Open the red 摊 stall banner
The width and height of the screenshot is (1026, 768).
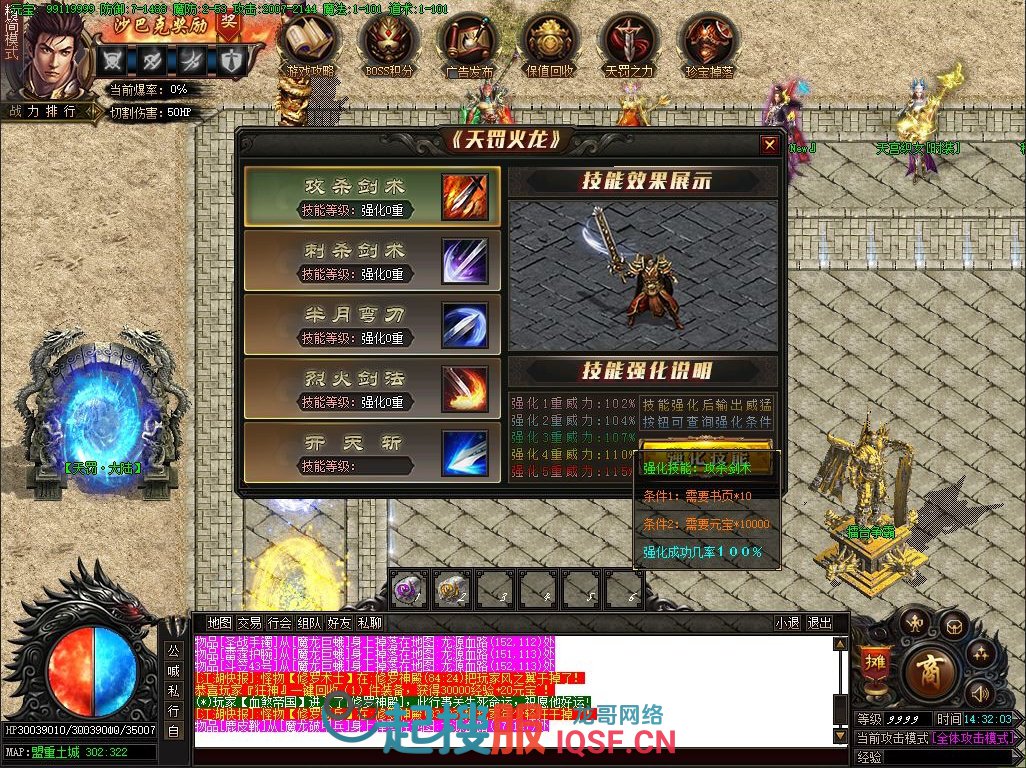[x=875, y=666]
